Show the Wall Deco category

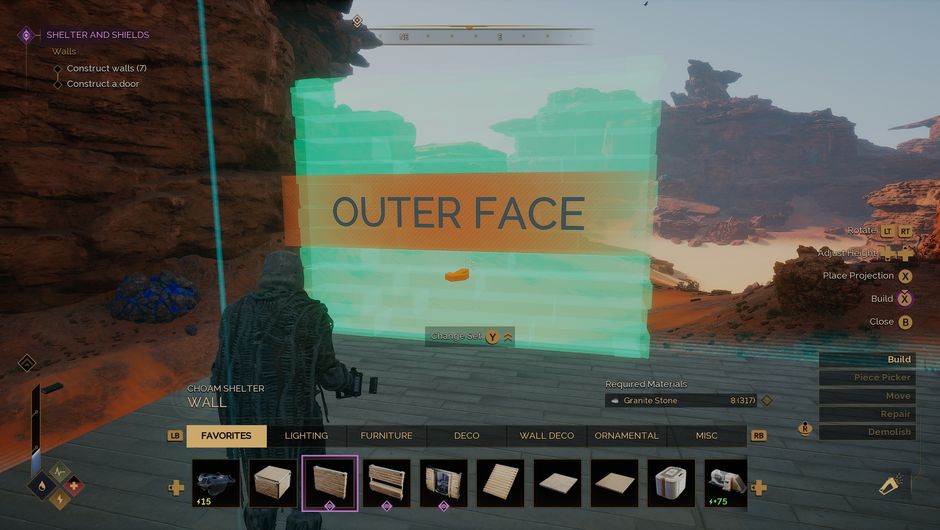click(x=547, y=436)
